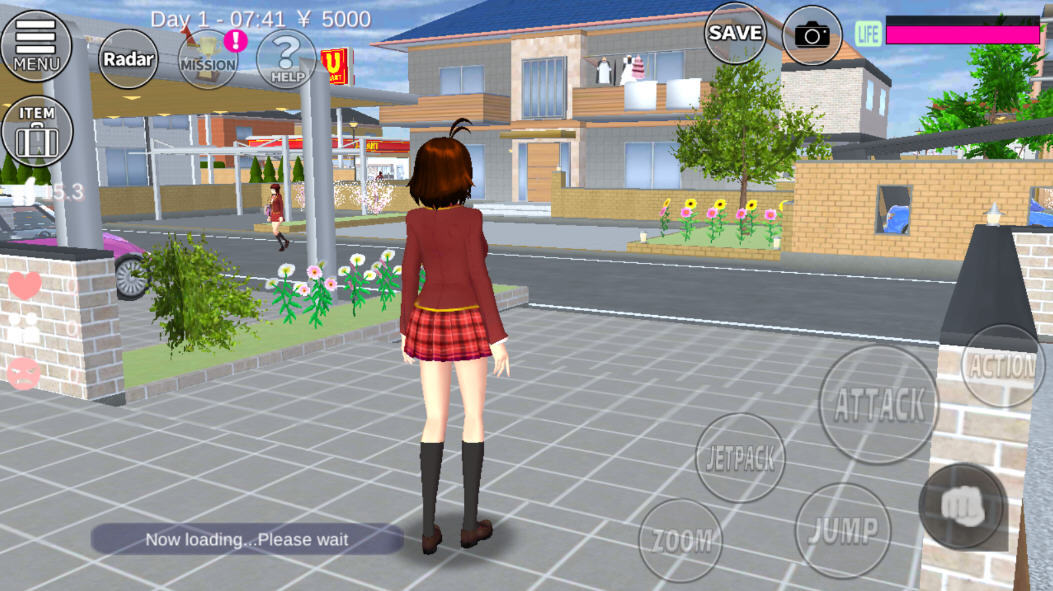
Task: Open the camera photo mode
Action: (x=812, y=35)
